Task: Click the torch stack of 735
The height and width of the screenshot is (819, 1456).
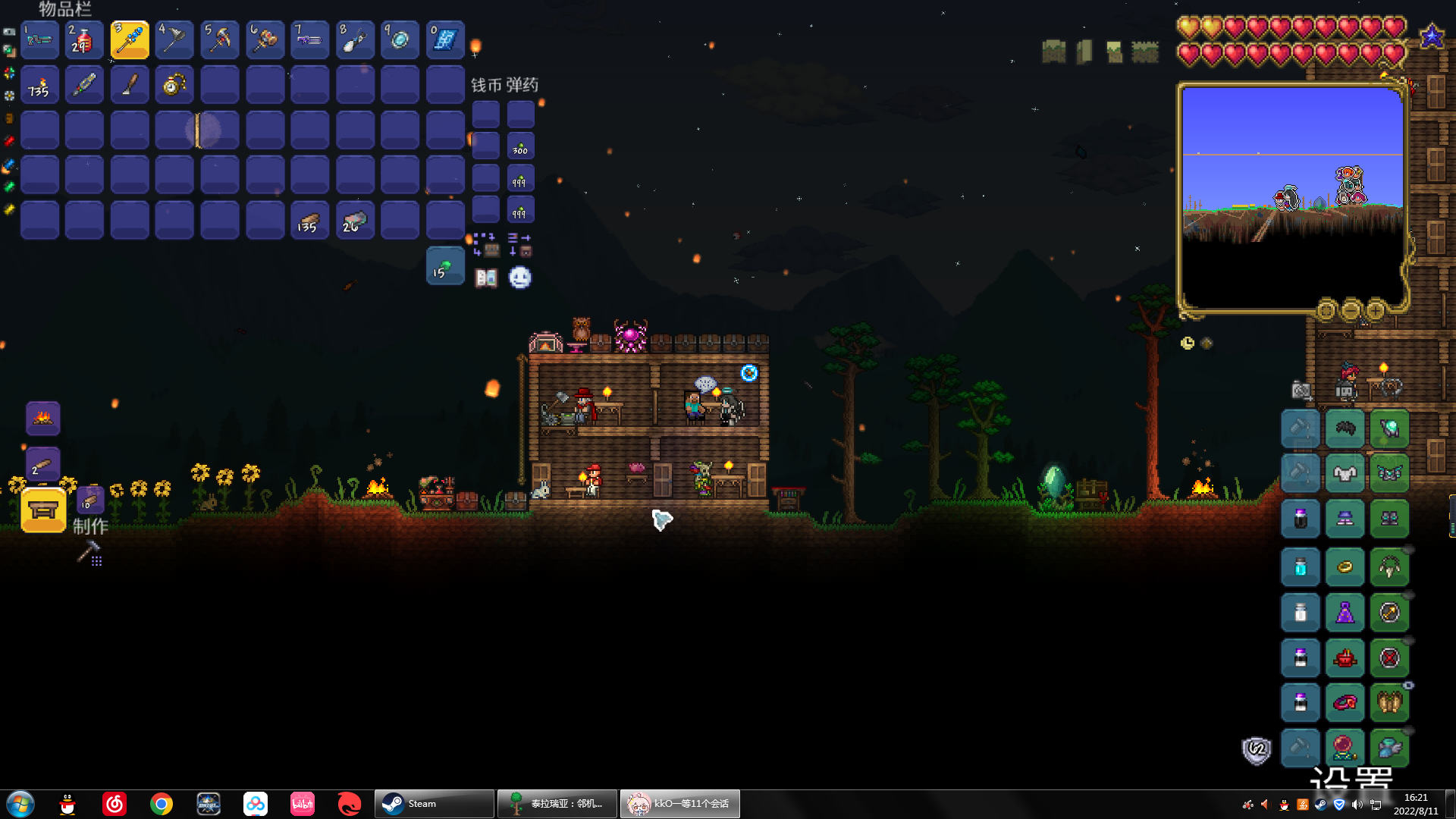Action: (x=39, y=85)
